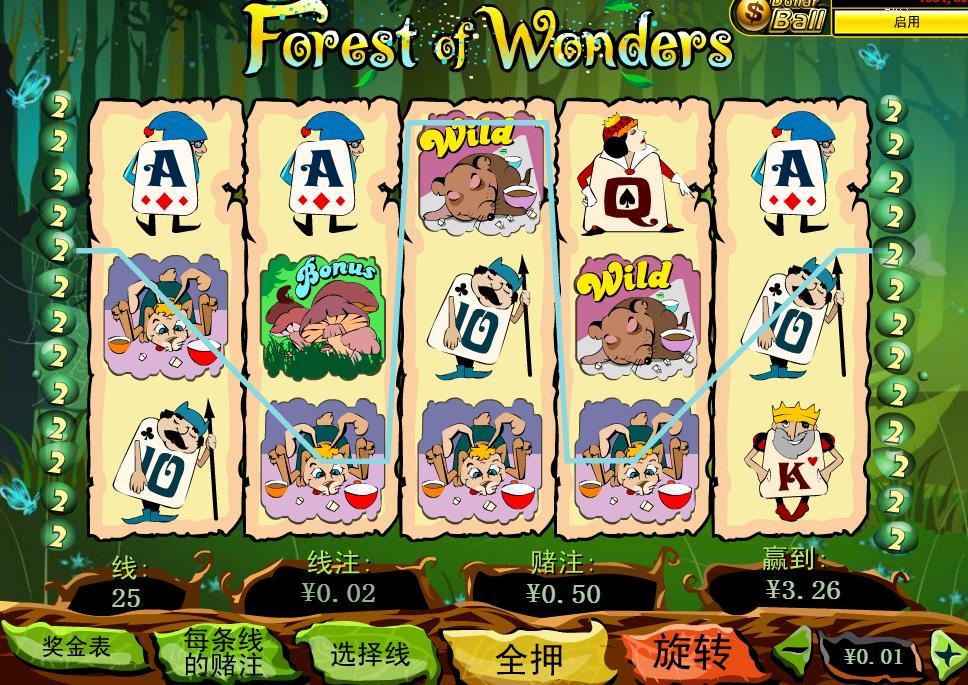The width and height of the screenshot is (968, 685).
Task: Open the 奖金表 paytable
Action: tap(75, 647)
